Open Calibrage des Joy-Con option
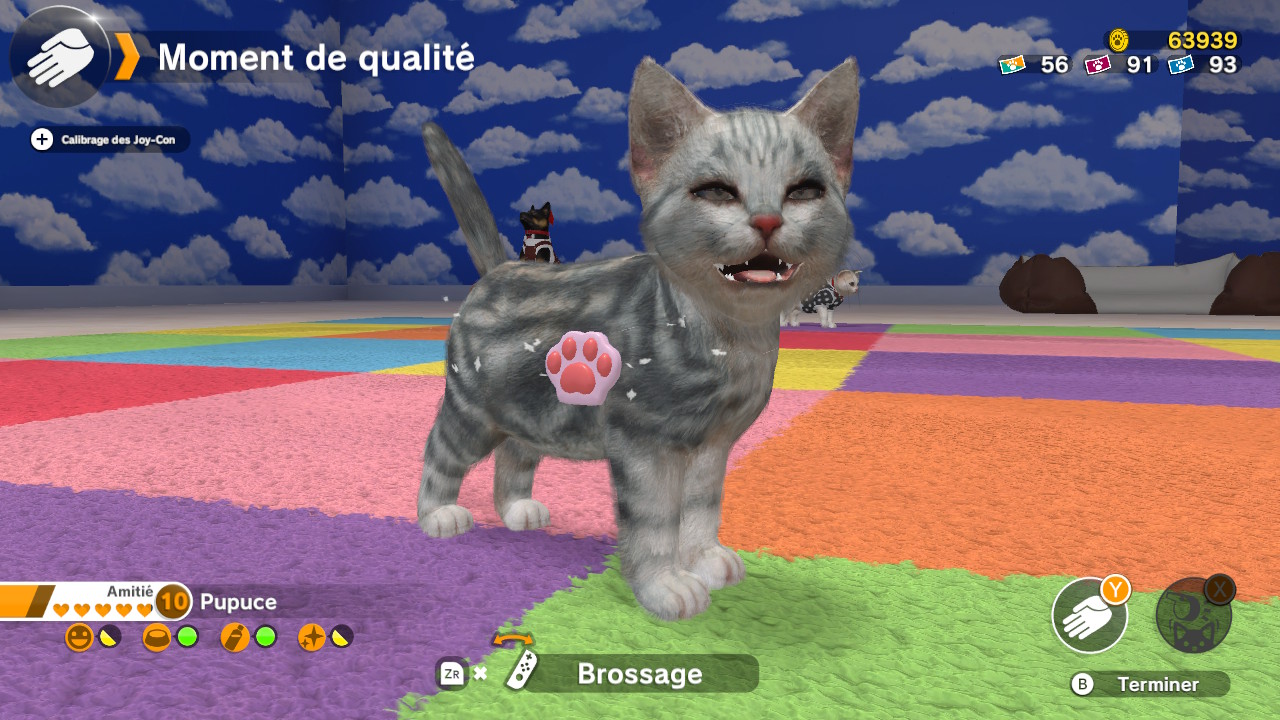This screenshot has height=720, width=1280. [x=108, y=140]
